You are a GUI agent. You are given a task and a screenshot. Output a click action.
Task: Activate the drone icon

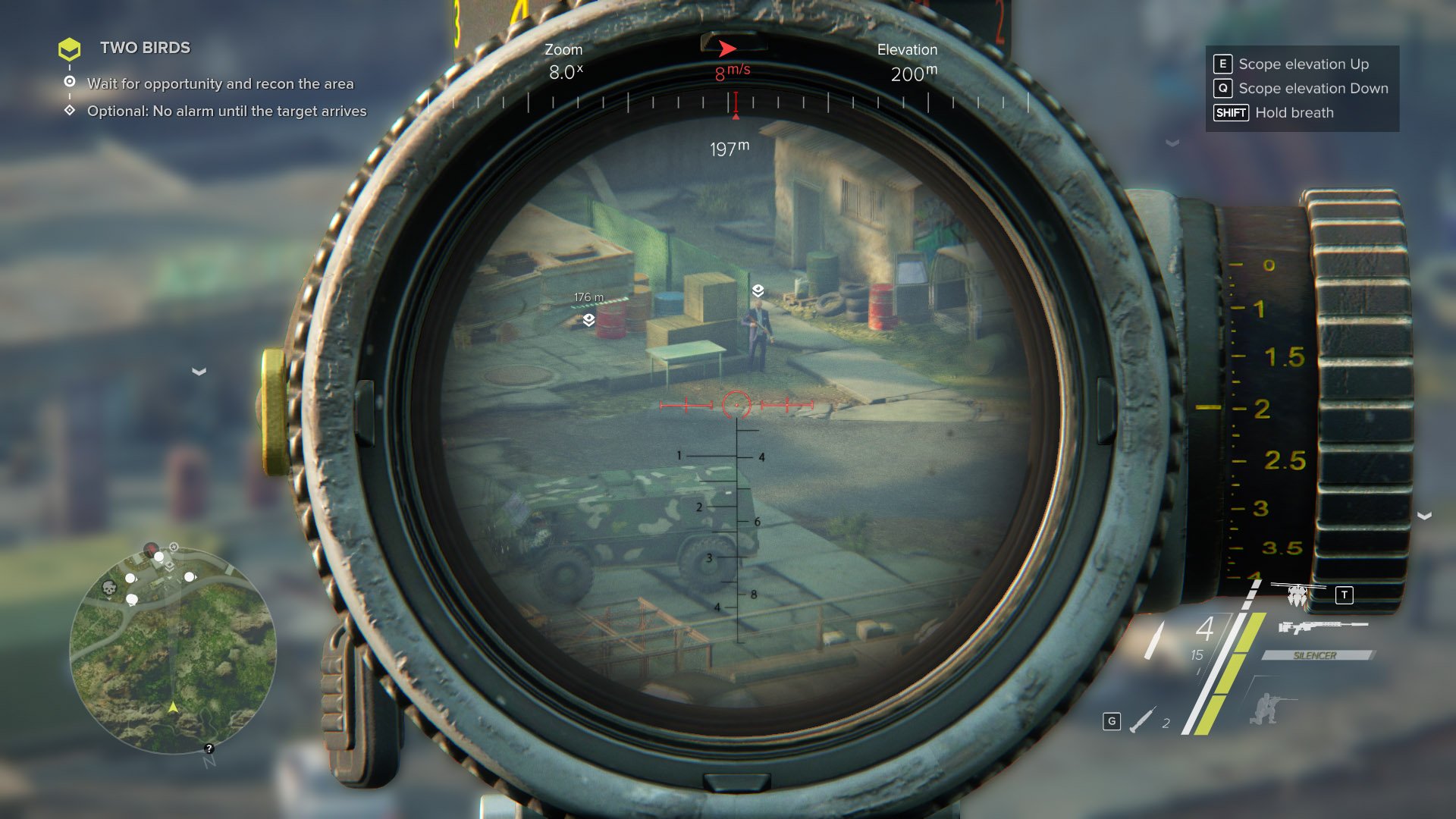tap(1298, 596)
